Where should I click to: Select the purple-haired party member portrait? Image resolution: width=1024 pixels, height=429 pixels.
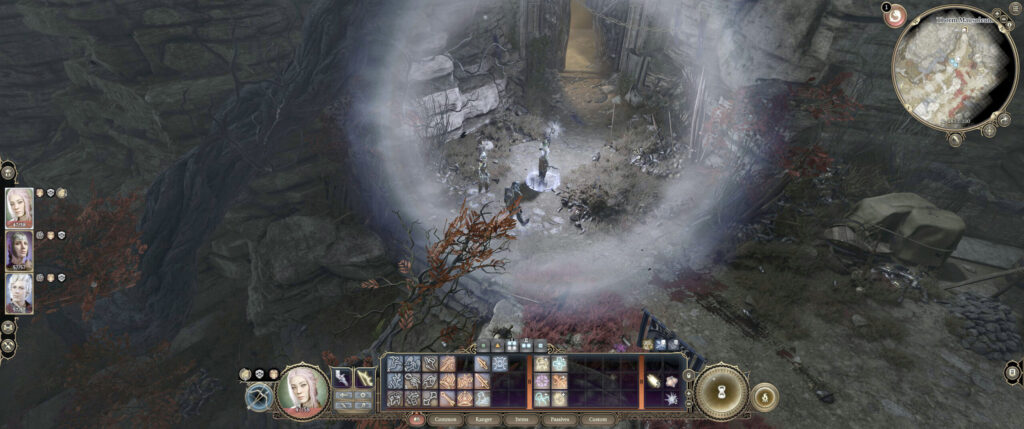19,251
